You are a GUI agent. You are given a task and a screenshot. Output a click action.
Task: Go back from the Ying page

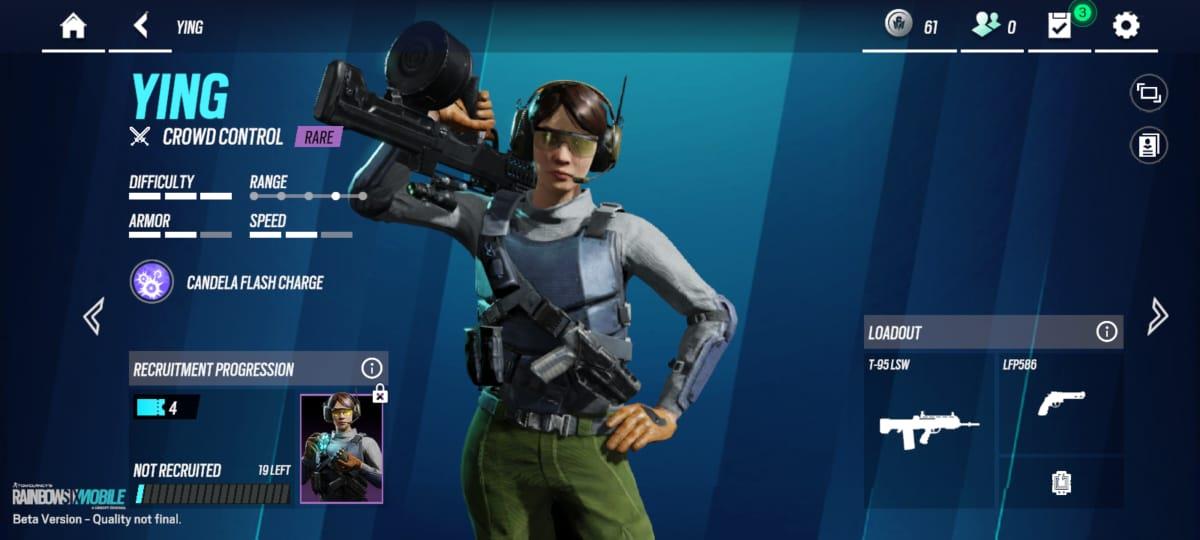click(141, 26)
